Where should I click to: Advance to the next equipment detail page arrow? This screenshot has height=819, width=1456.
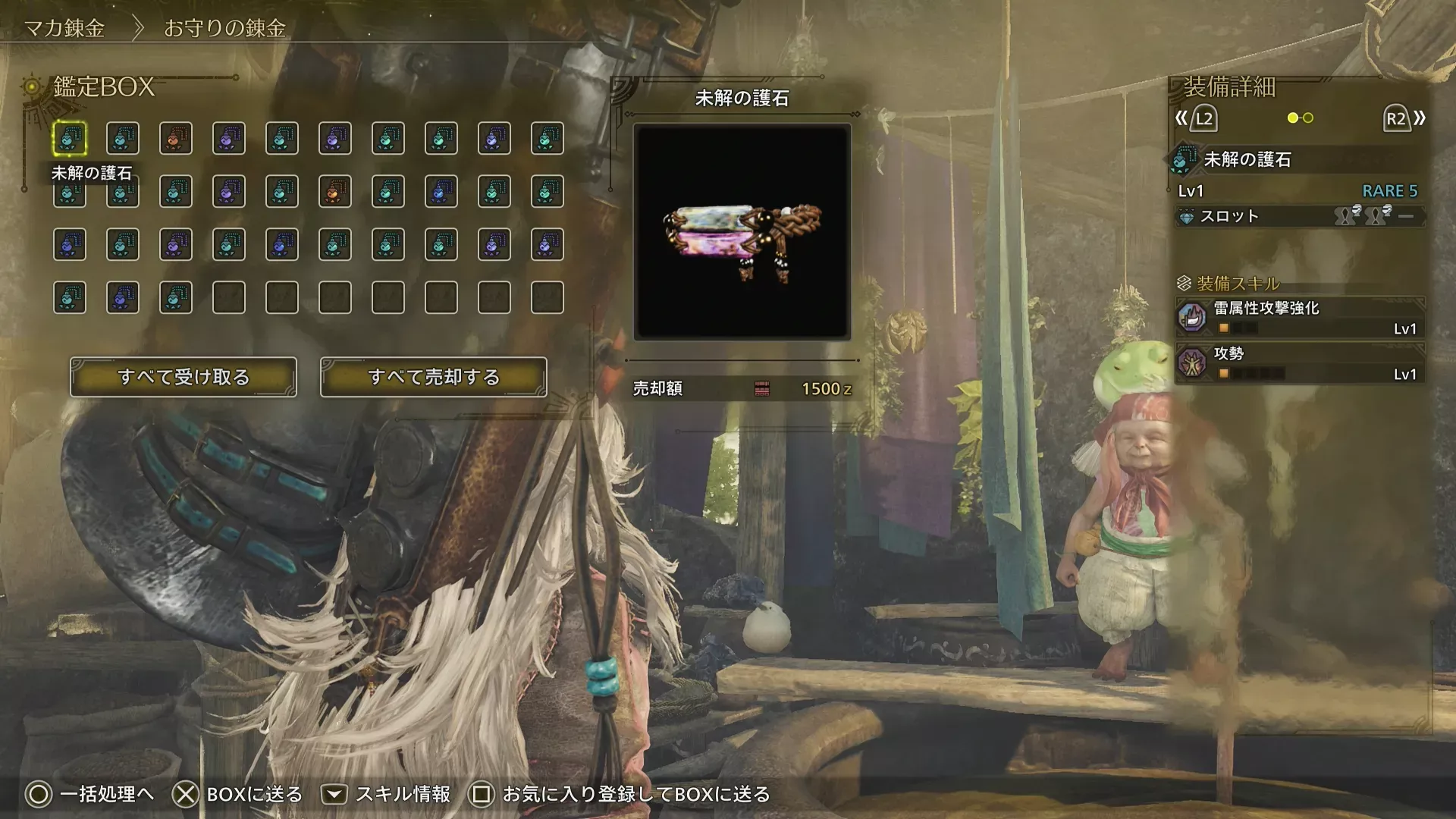pyautogui.click(x=1404, y=118)
